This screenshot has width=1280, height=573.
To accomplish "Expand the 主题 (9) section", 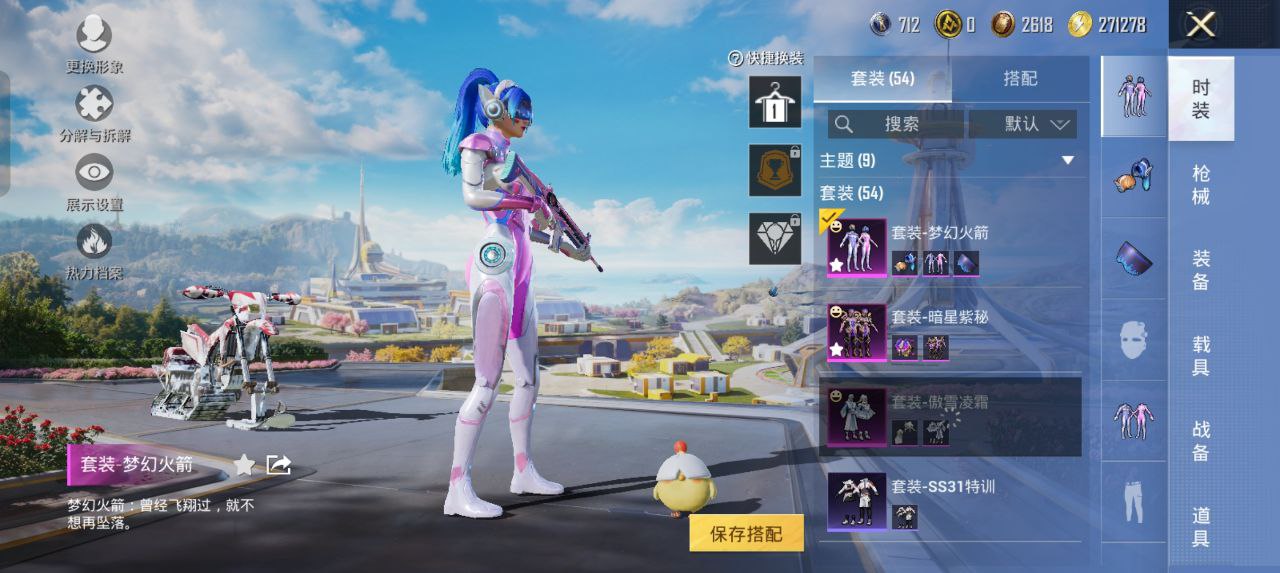I will click(x=1067, y=160).
